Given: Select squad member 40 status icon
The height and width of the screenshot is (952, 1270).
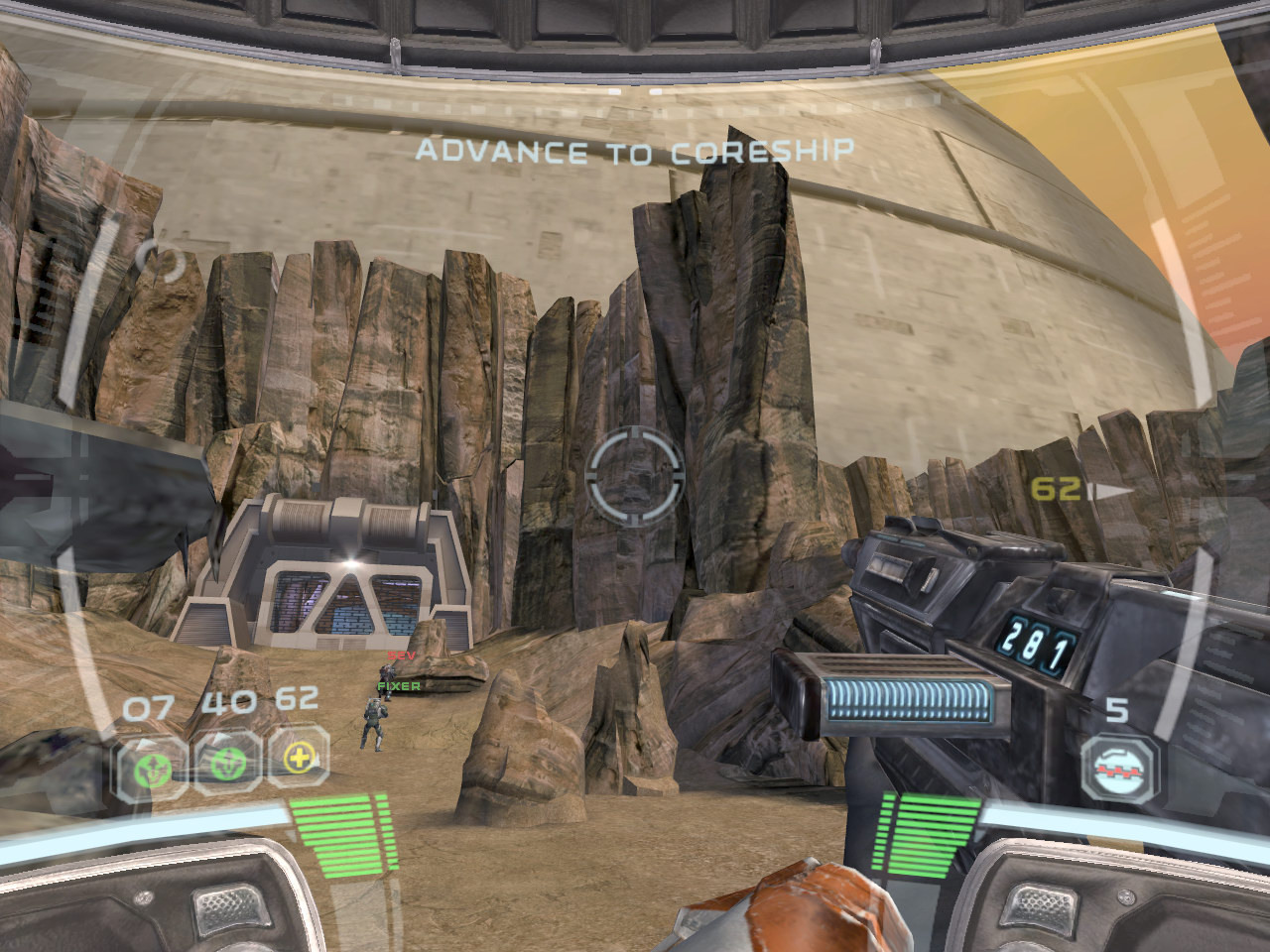Looking at the screenshot, I should click(x=228, y=764).
